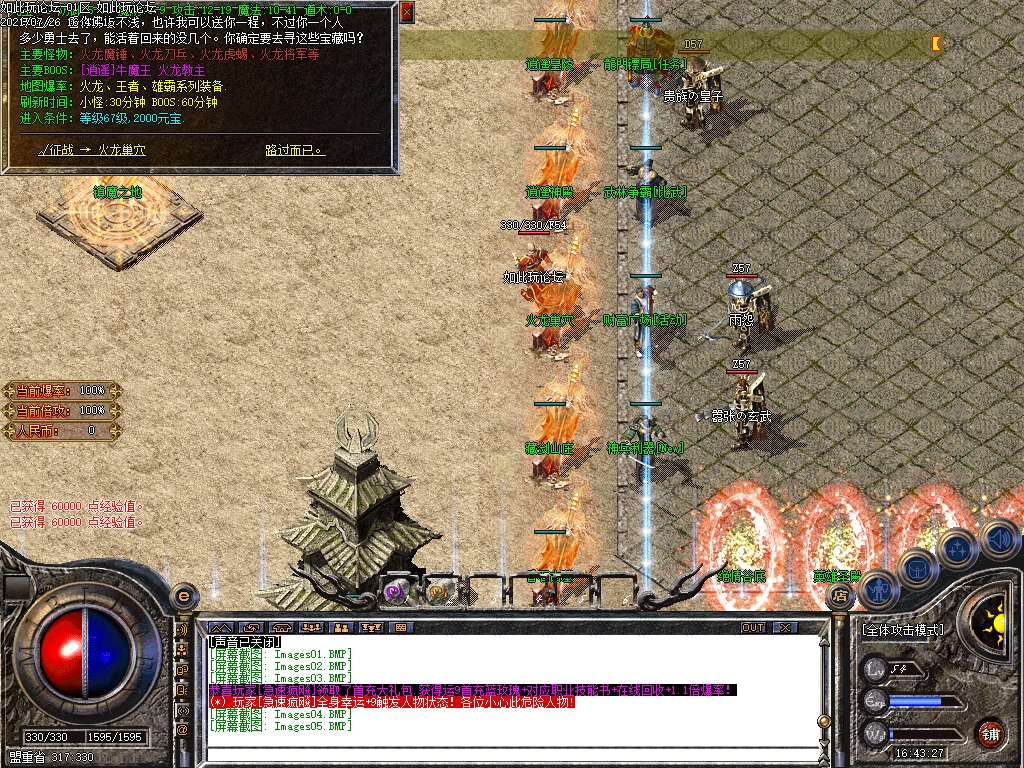Close the NPC dialogue window
Image resolution: width=1024 pixels, height=768 pixels.
(x=406, y=13)
